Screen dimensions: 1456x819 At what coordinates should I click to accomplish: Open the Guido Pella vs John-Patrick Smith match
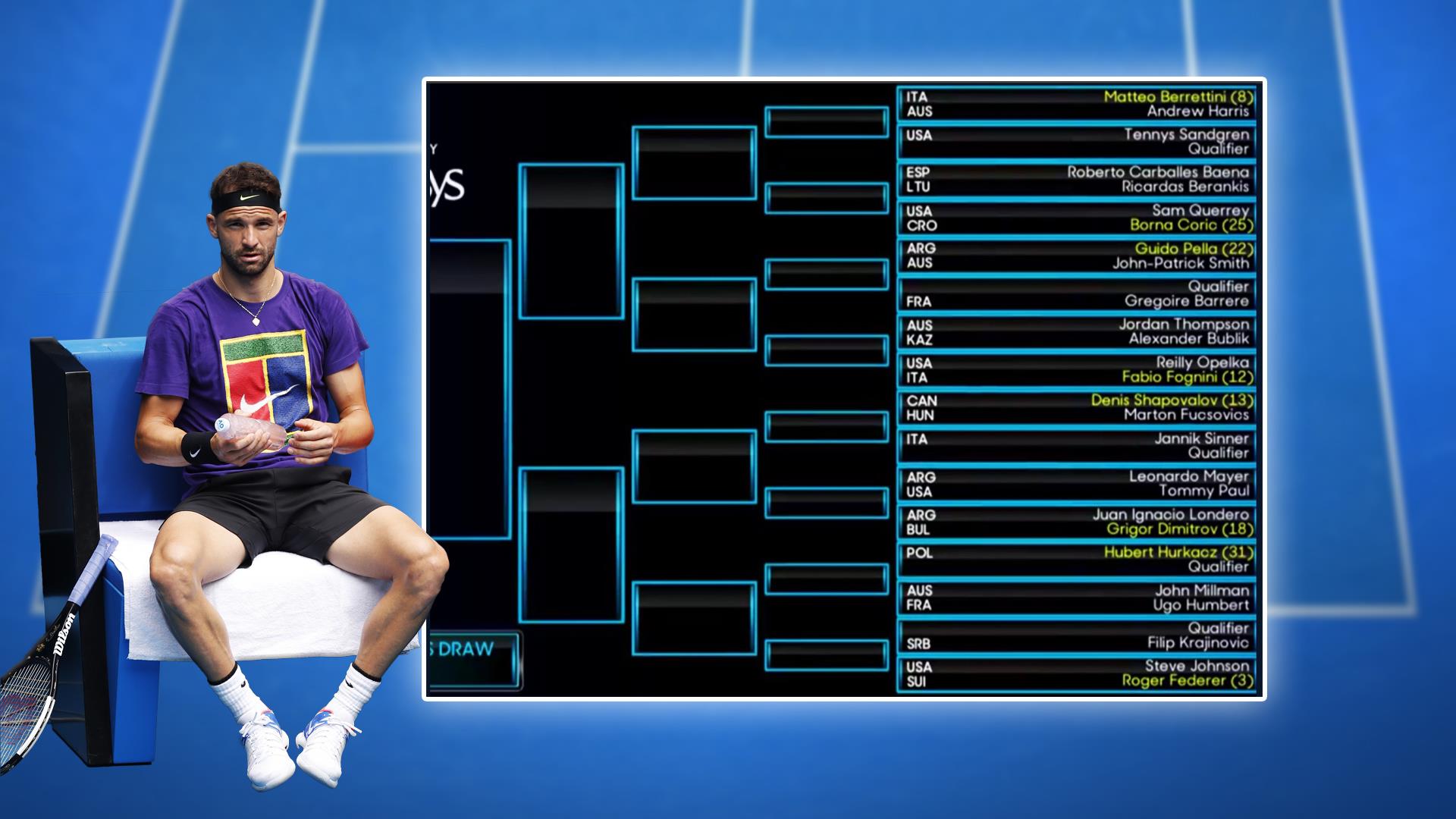(1076, 256)
